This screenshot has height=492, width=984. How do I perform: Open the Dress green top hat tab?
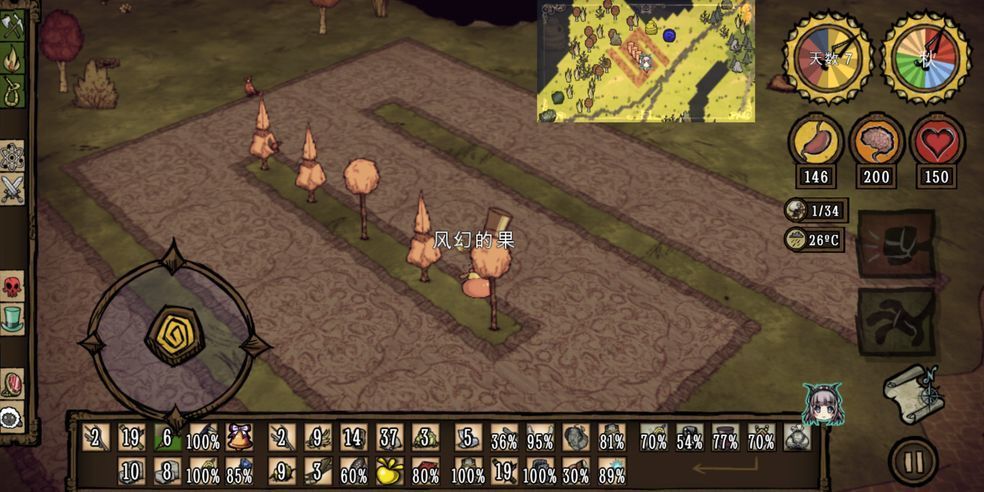[x=12, y=320]
